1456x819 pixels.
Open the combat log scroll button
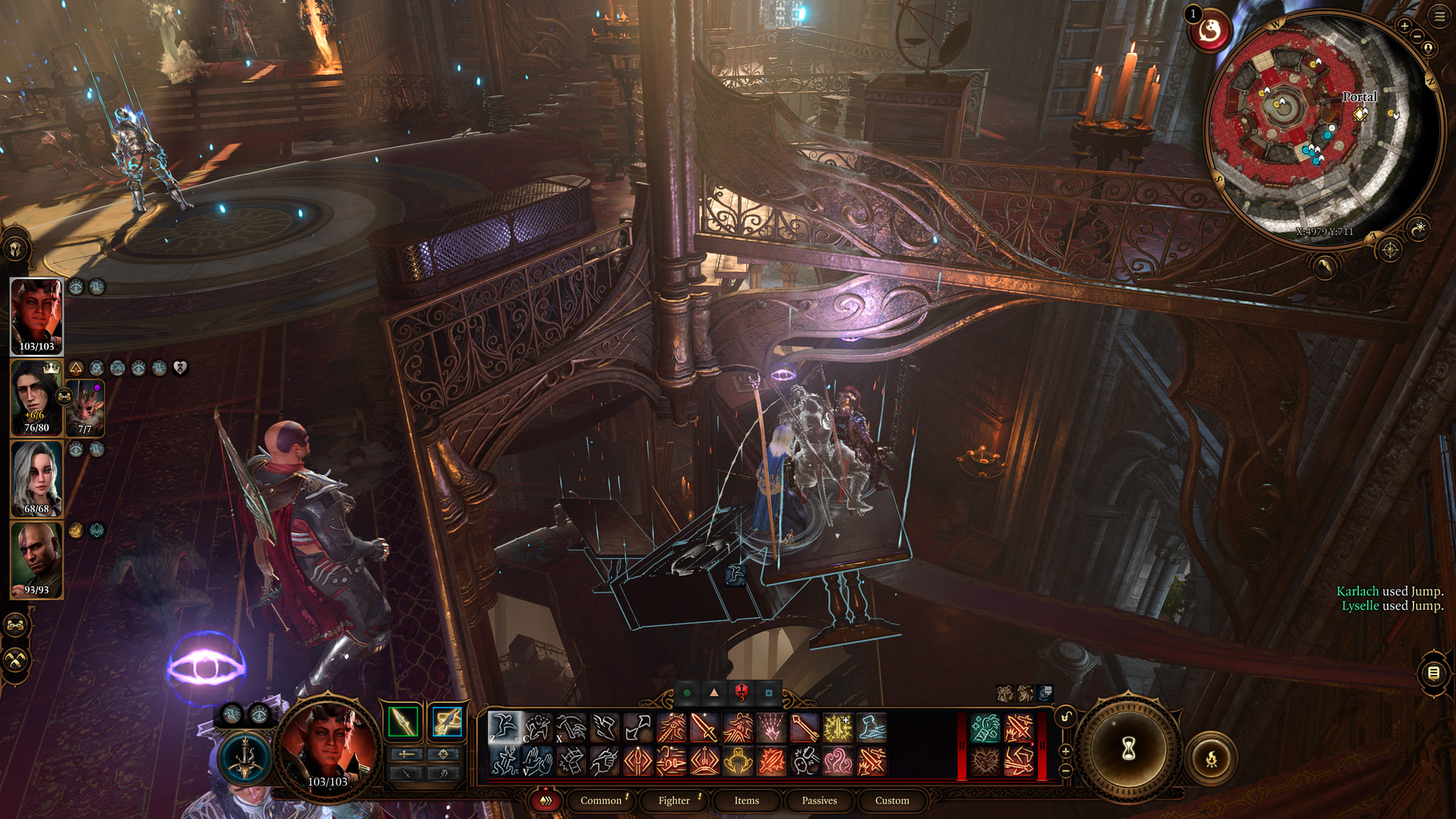pos(1433,673)
